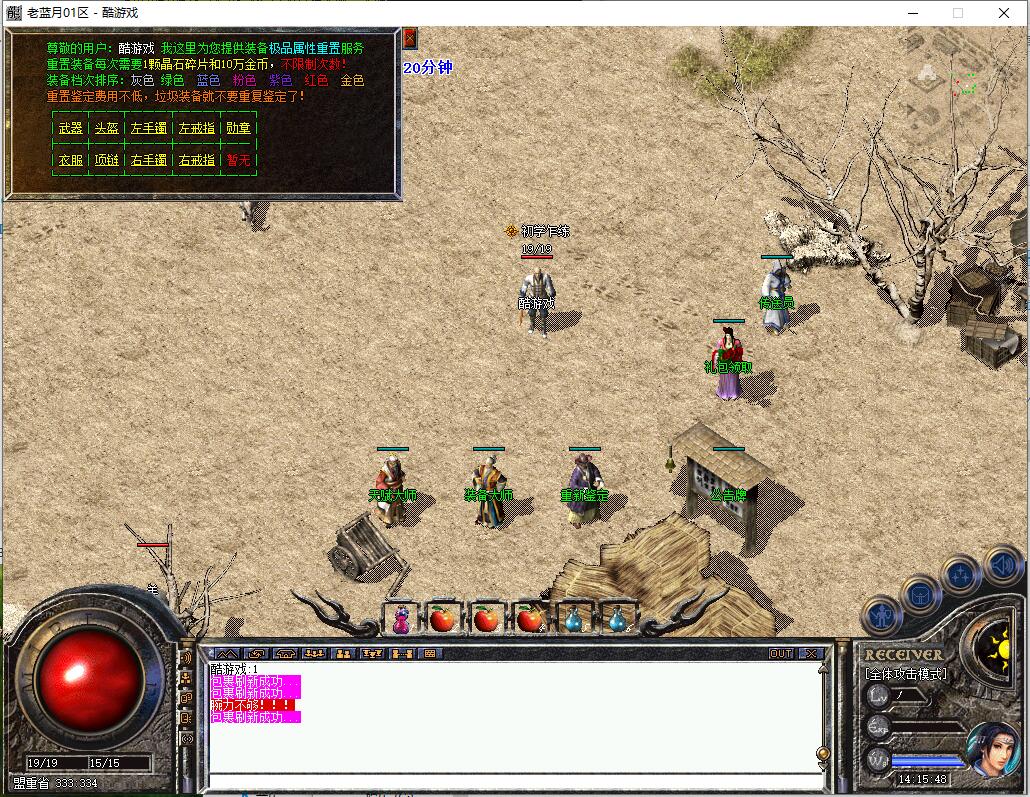Screen dimensions: 1030x797
Task: Select the 勋章 (medal) option
Action: pos(239,128)
